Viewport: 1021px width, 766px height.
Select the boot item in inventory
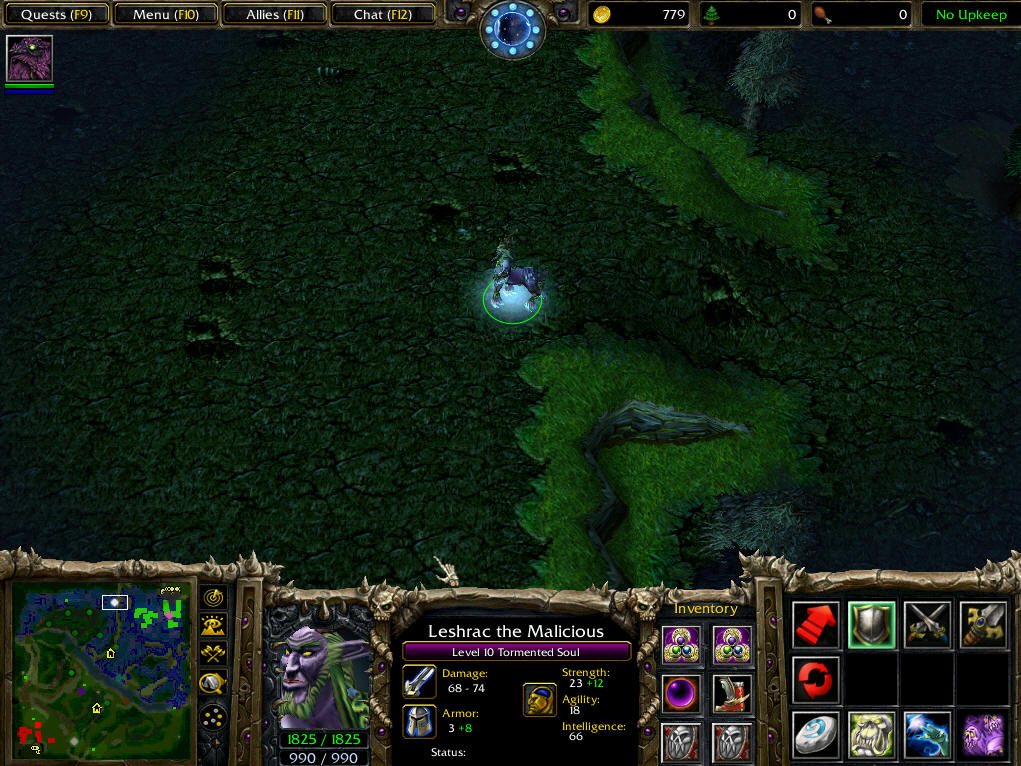coord(732,692)
